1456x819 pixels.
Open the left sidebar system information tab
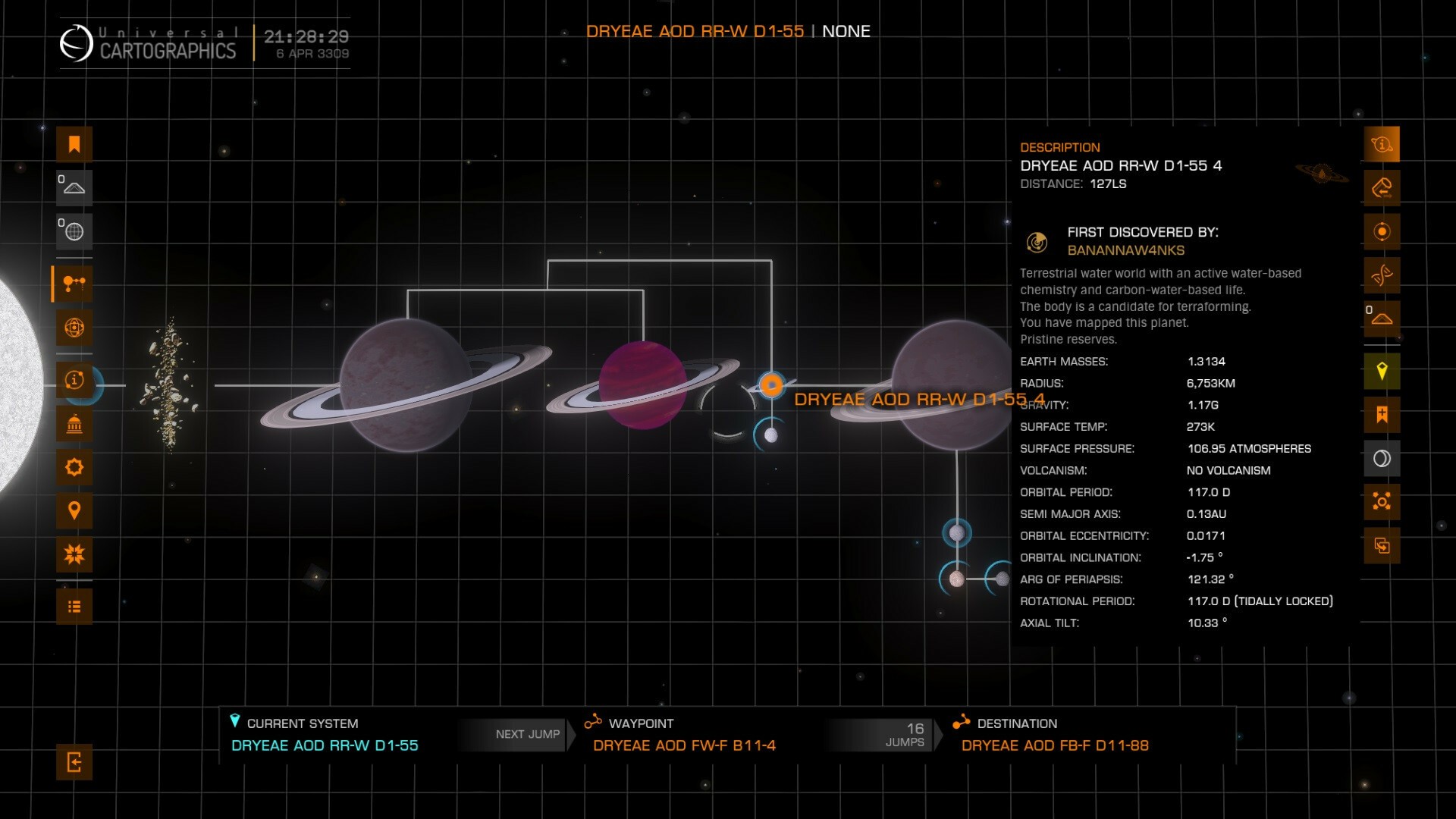point(74,380)
